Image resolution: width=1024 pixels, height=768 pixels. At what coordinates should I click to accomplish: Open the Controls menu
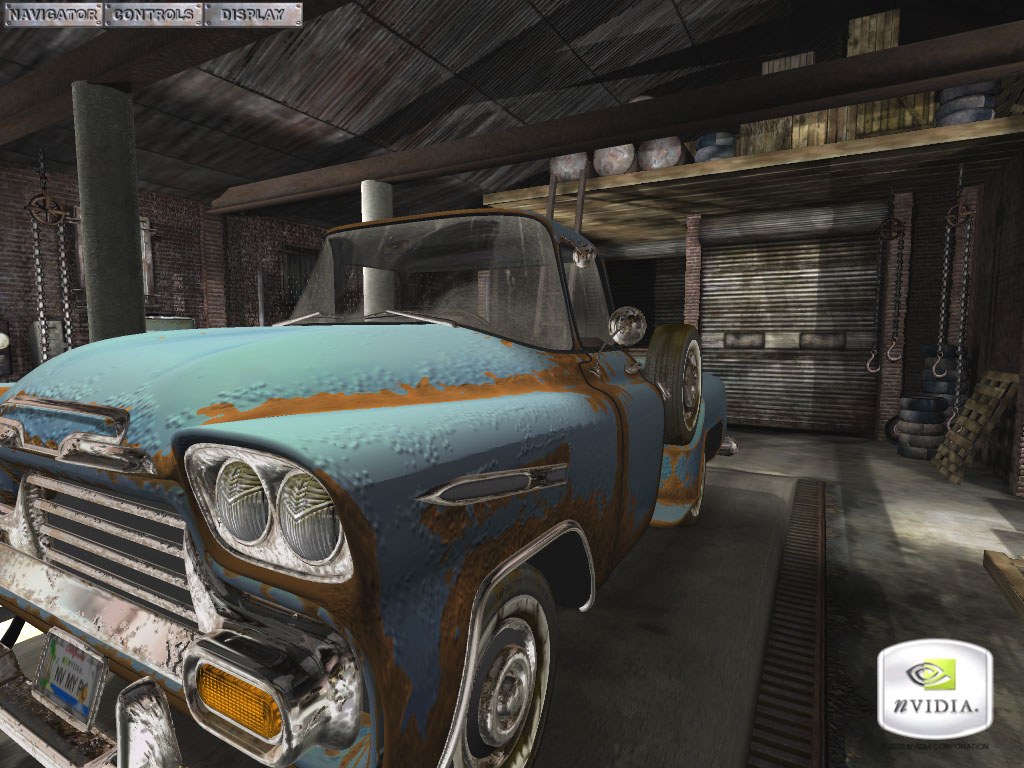(x=154, y=14)
